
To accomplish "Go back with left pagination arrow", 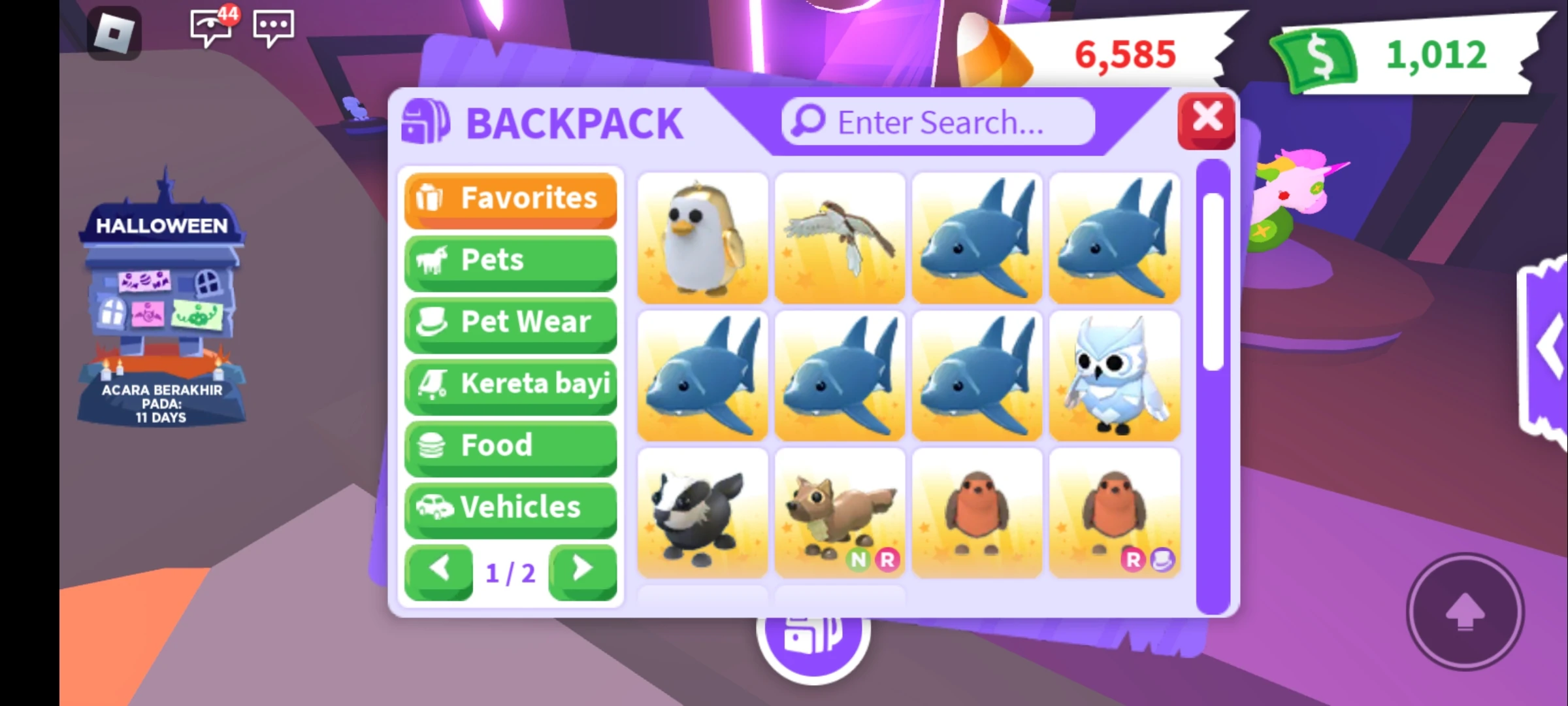I will [x=440, y=568].
